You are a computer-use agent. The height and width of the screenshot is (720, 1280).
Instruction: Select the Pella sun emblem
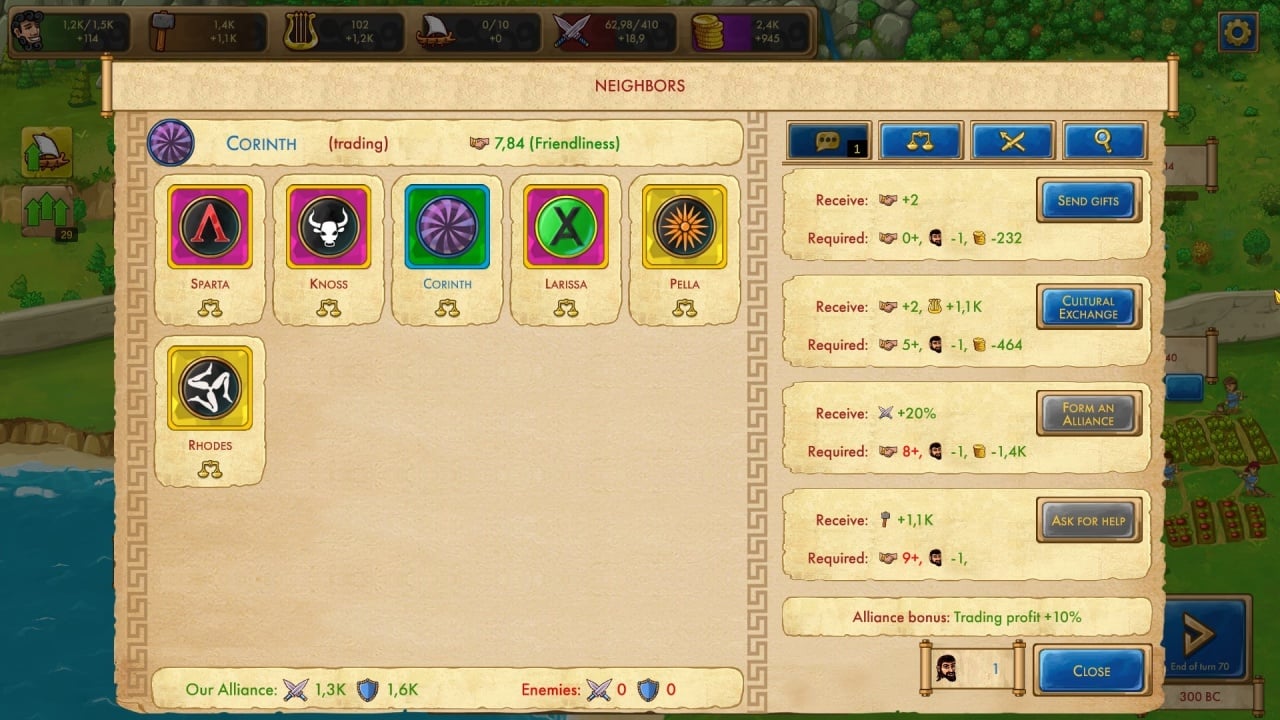click(x=685, y=227)
